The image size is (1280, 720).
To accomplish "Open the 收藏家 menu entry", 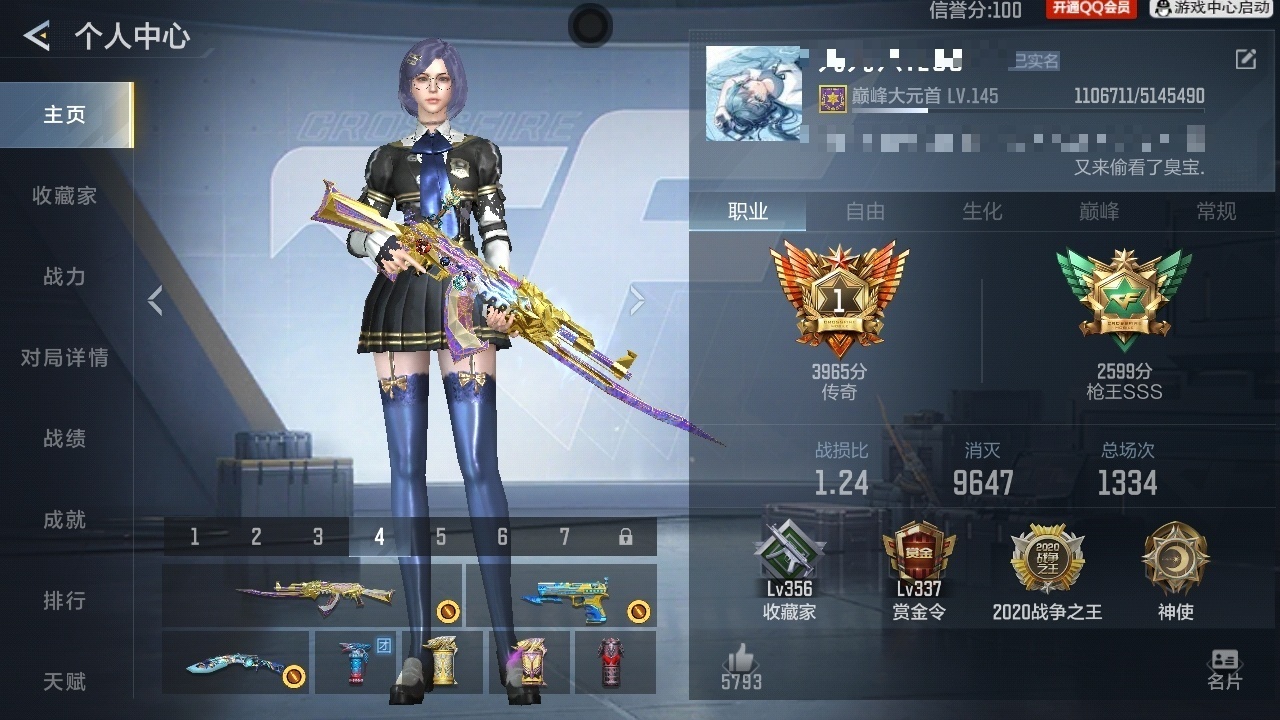I will point(65,196).
